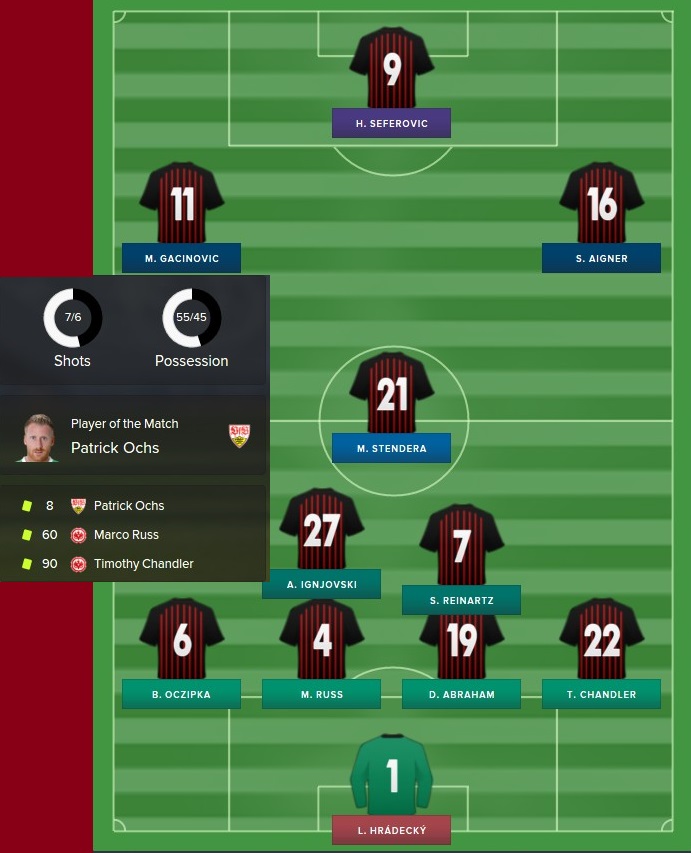
Task: Open Patrick Ochs' 8th-minute yellow card entry
Action: (x=128, y=506)
